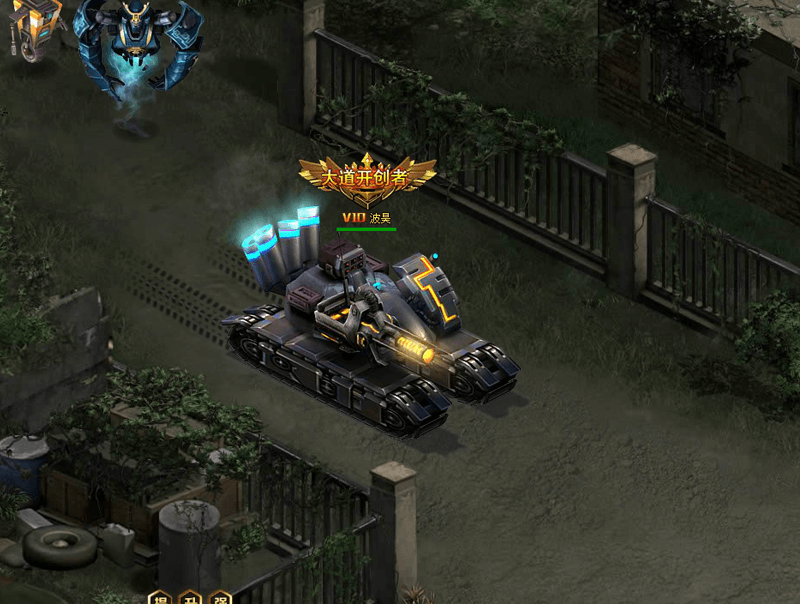Viewport: 800px width, 604px height.
Task: Click the 强 hexagon button
Action: 220,599
